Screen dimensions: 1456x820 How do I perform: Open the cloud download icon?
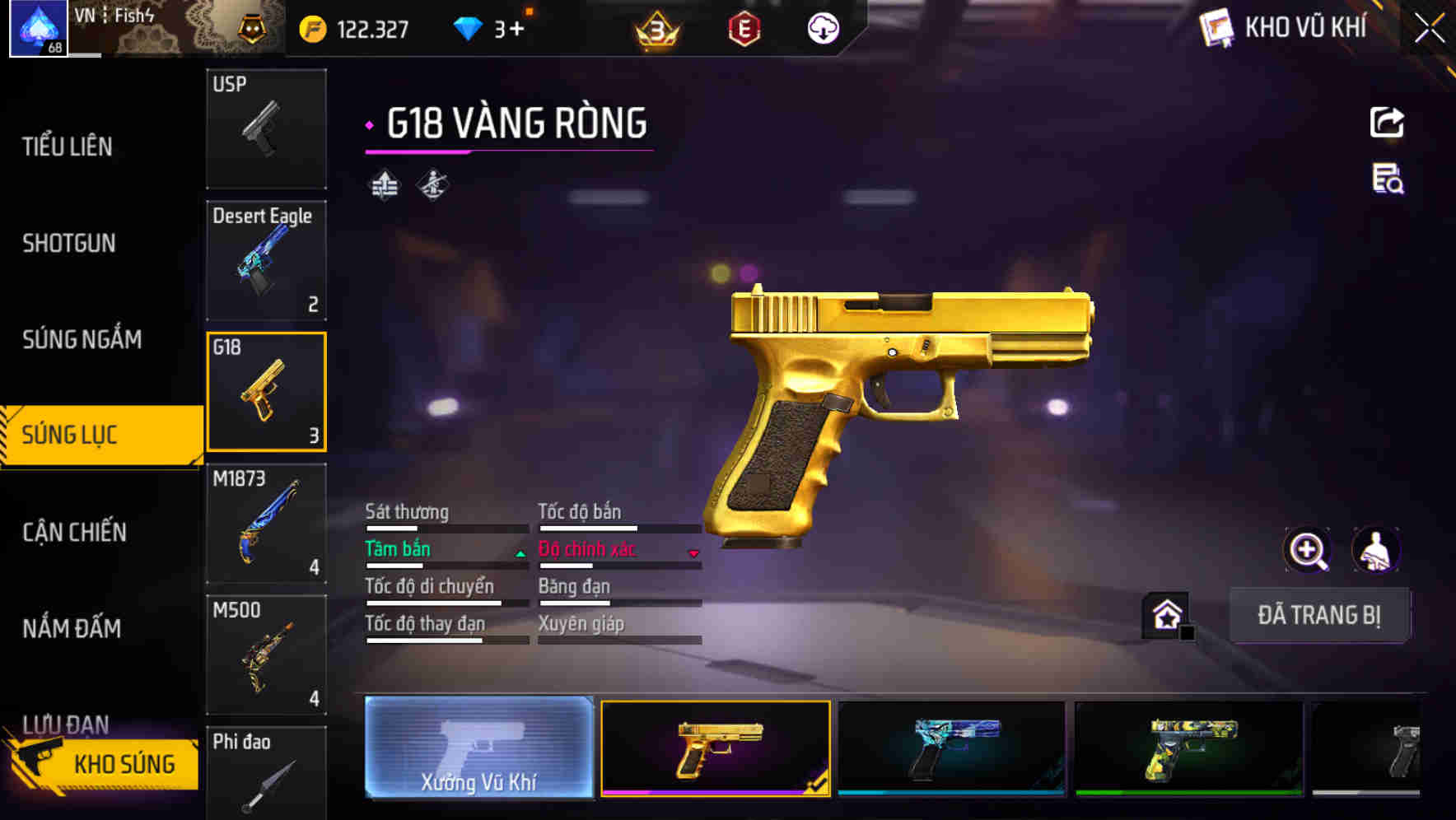[821, 27]
